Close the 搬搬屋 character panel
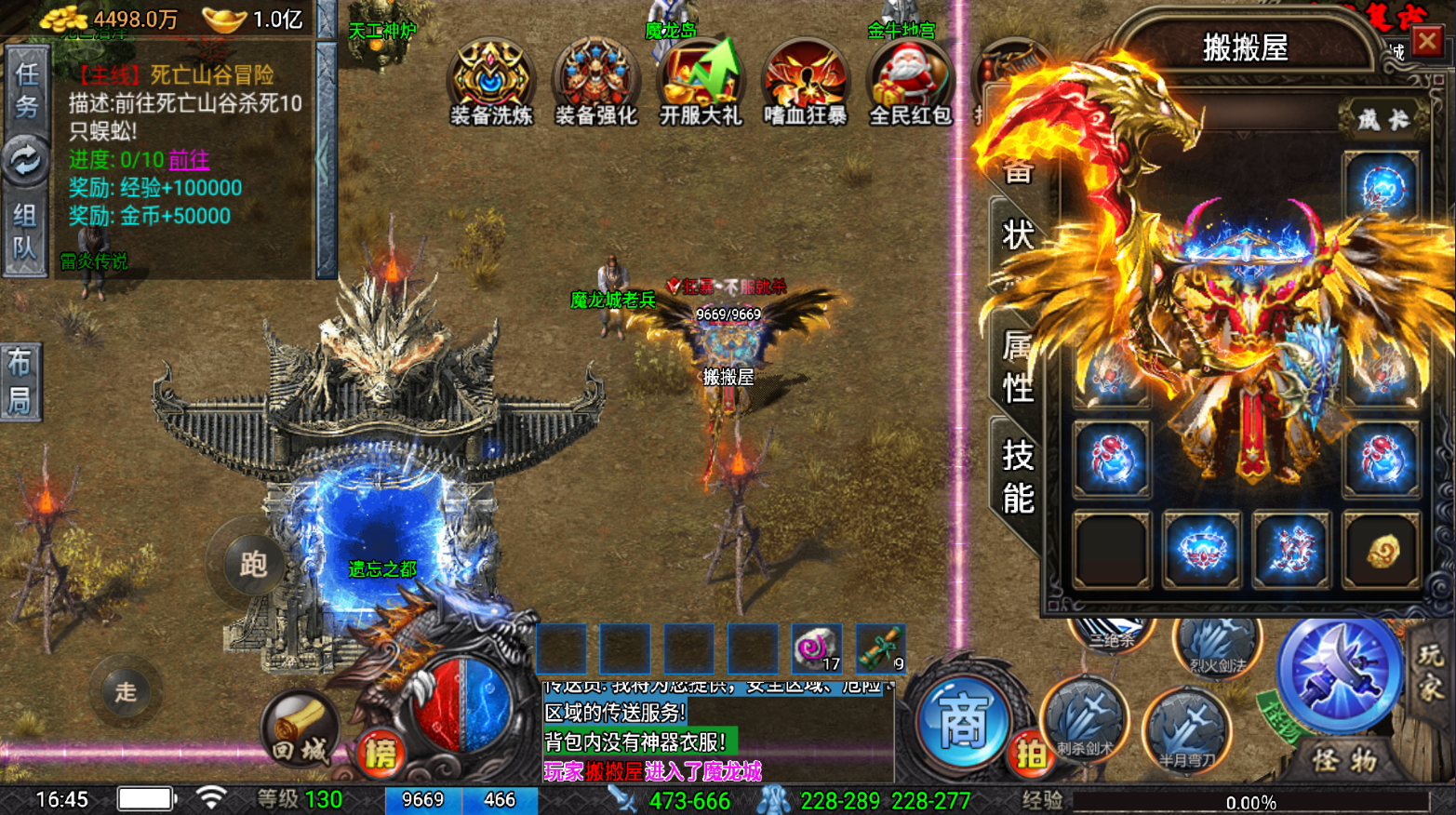This screenshot has width=1456, height=815. coord(1427,42)
